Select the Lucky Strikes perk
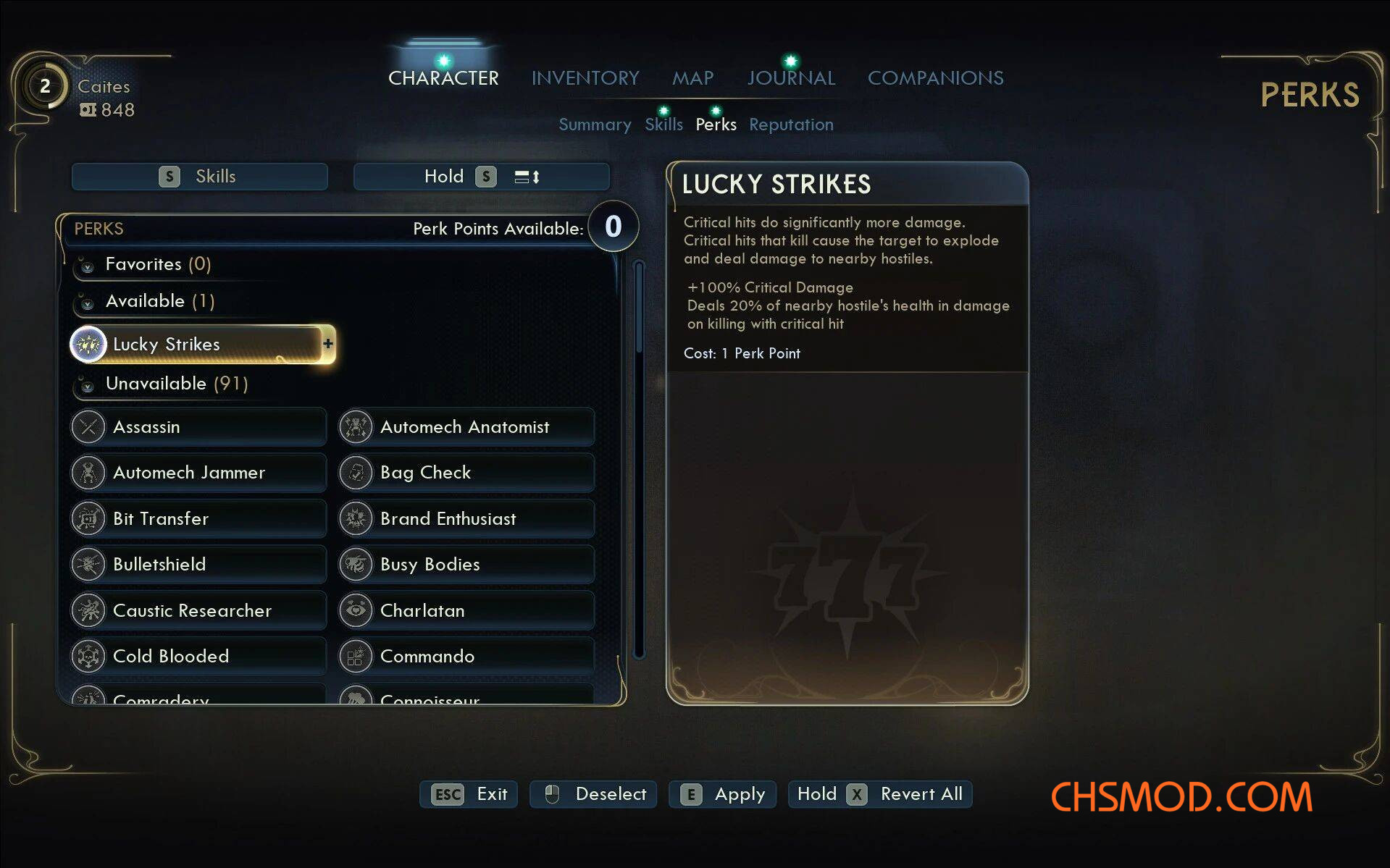This screenshot has height=868, width=1390. [x=197, y=344]
